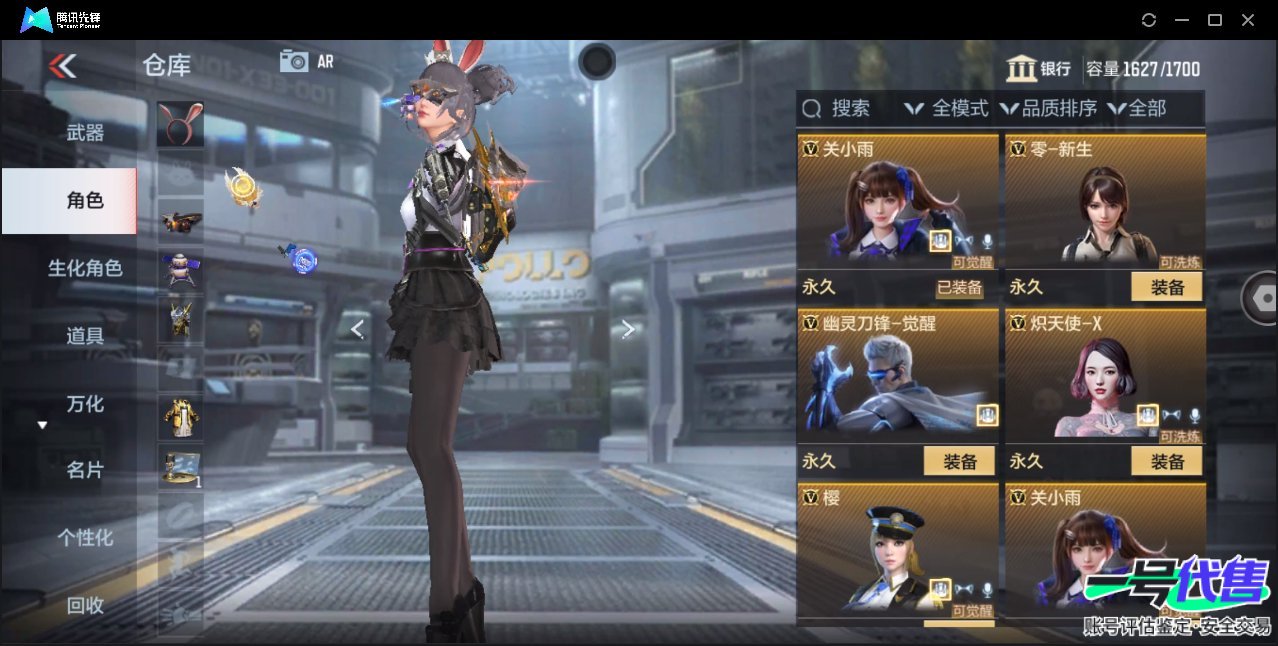
Task: Select the 樱 character card
Action: click(x=897, y=550)
